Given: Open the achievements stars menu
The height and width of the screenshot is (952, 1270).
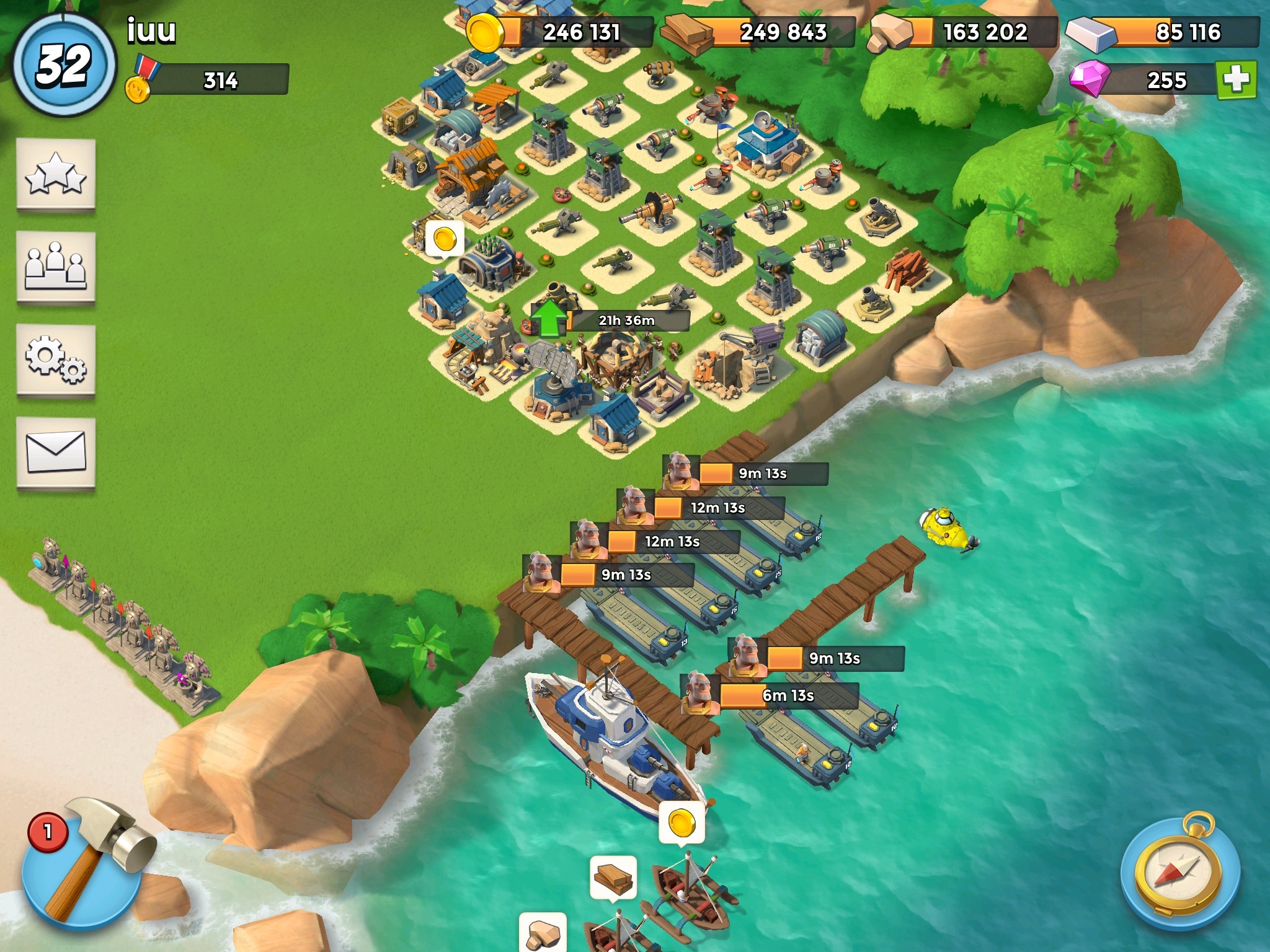Looking at the screenshot, I should tap(56, 174).
